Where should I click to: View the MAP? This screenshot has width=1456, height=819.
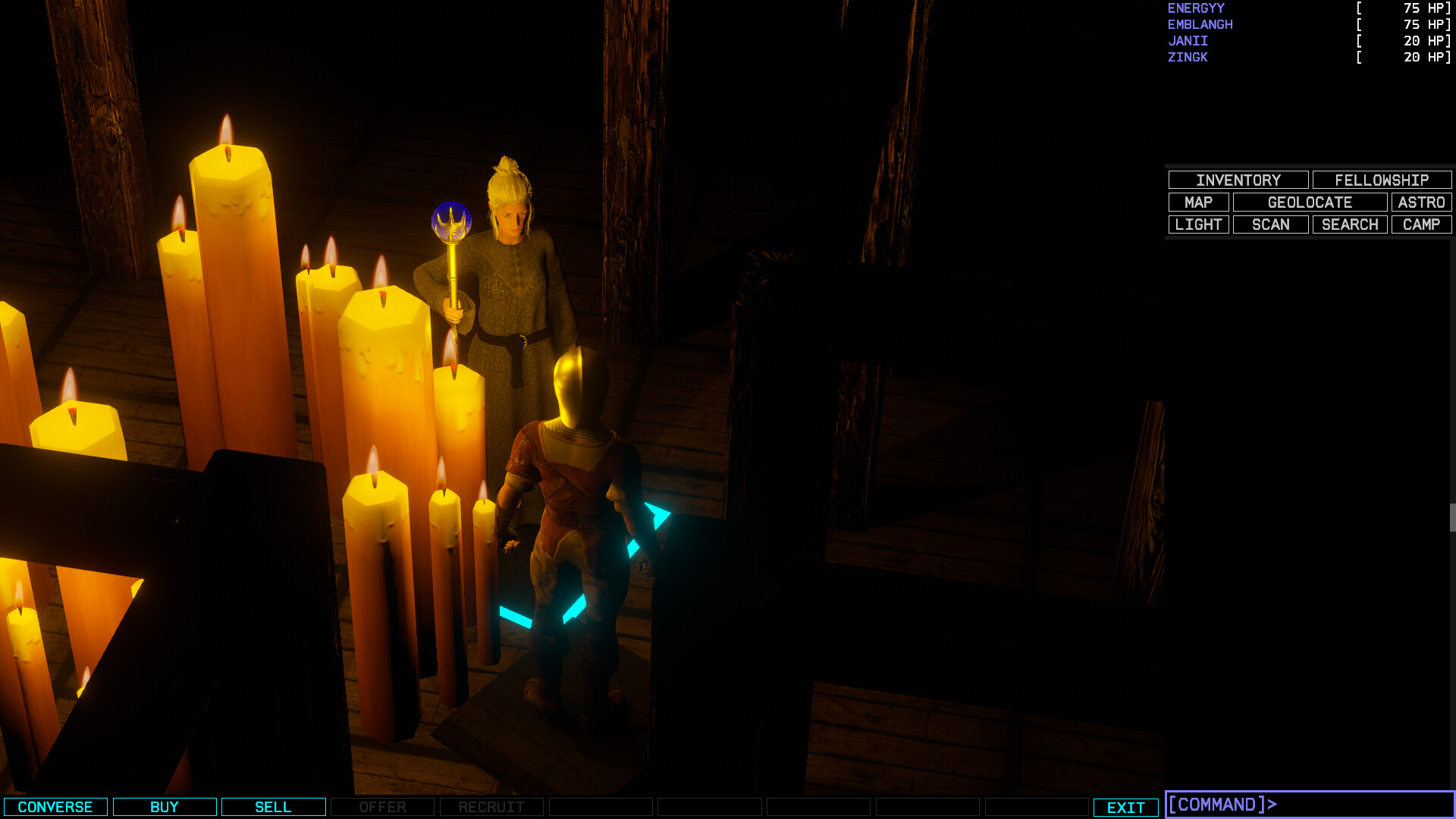tap(1199, 202)
